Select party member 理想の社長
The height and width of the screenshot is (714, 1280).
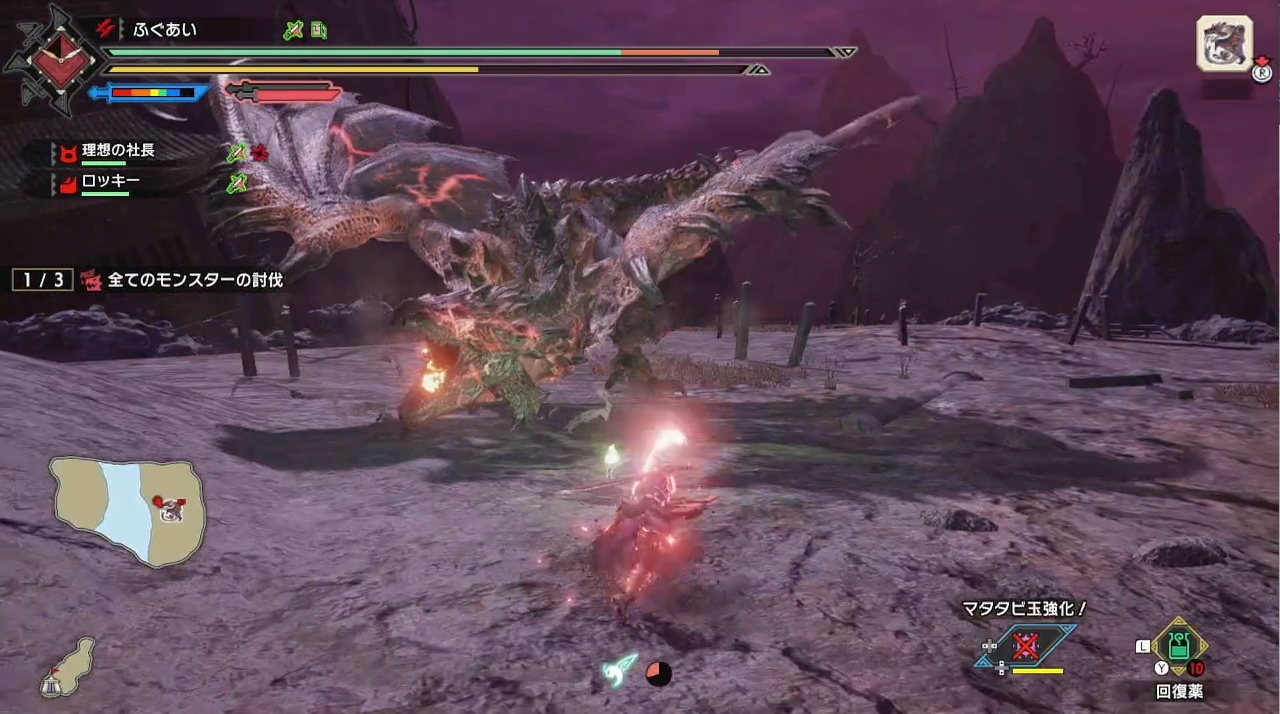pos(118,151)
